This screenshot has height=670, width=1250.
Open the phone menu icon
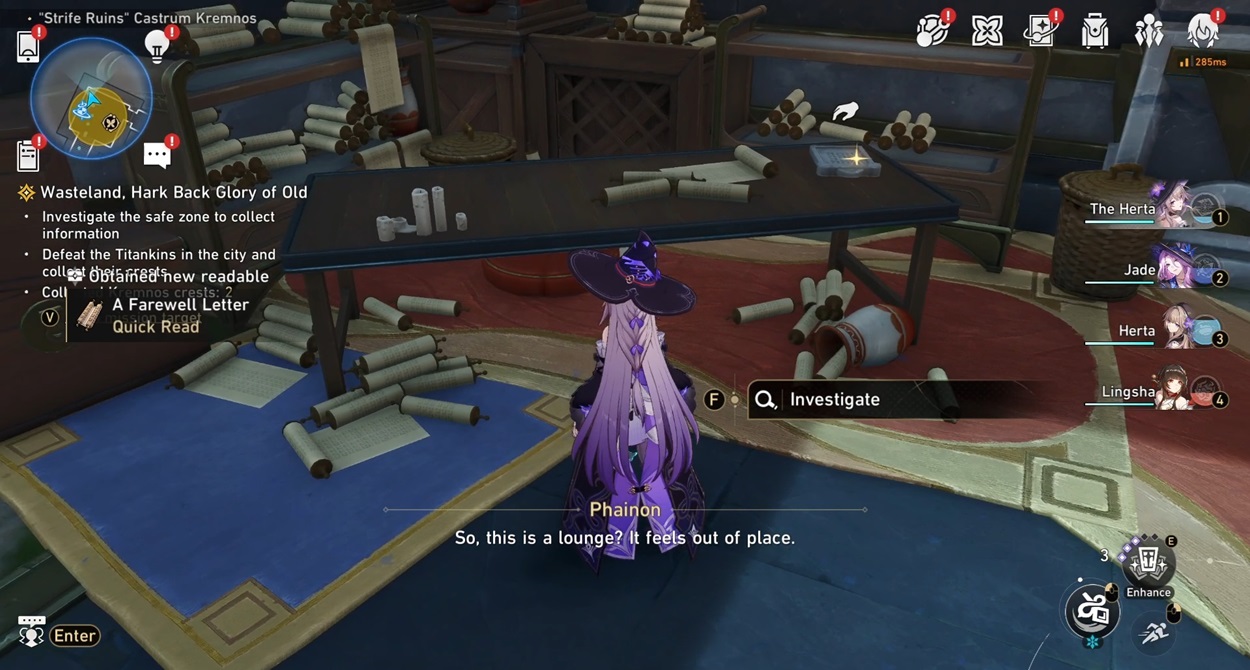click(x=28, y=46)
